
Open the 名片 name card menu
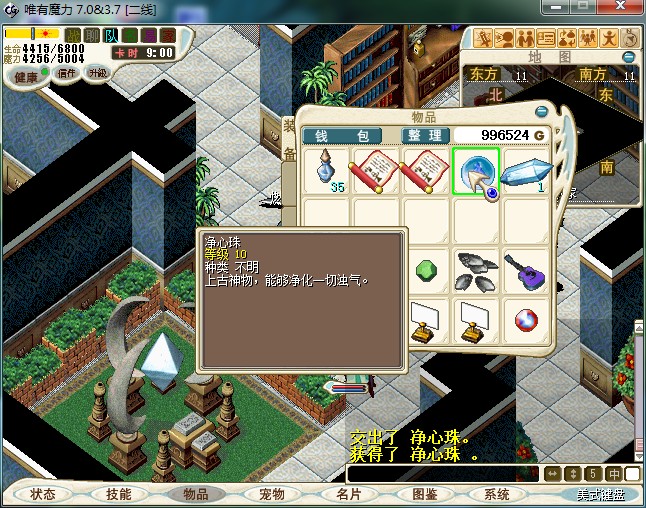coord(347,494)
